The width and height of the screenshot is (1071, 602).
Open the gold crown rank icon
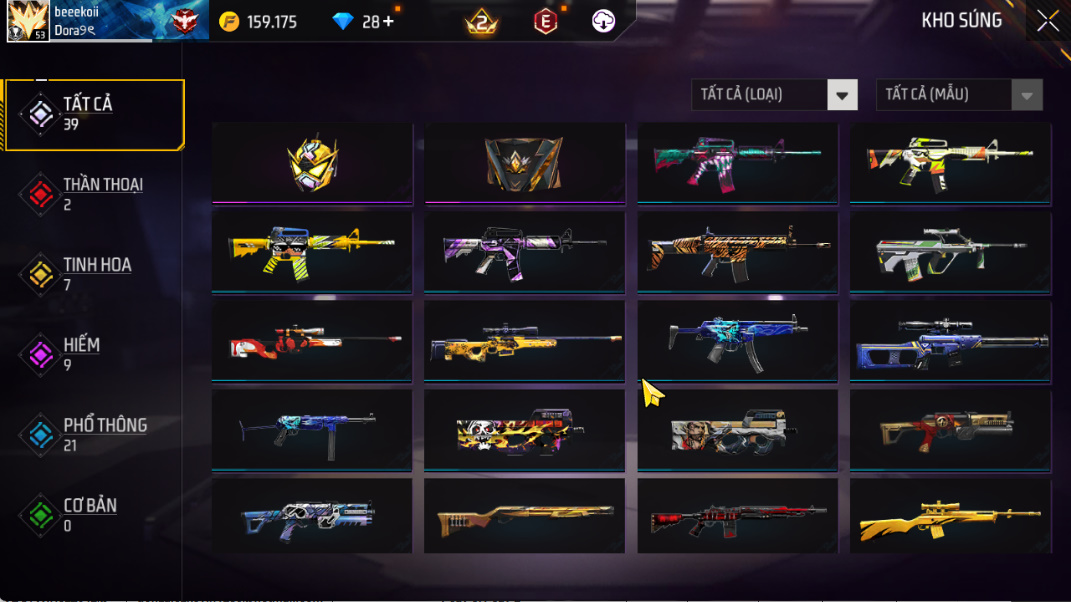(482, 22)
